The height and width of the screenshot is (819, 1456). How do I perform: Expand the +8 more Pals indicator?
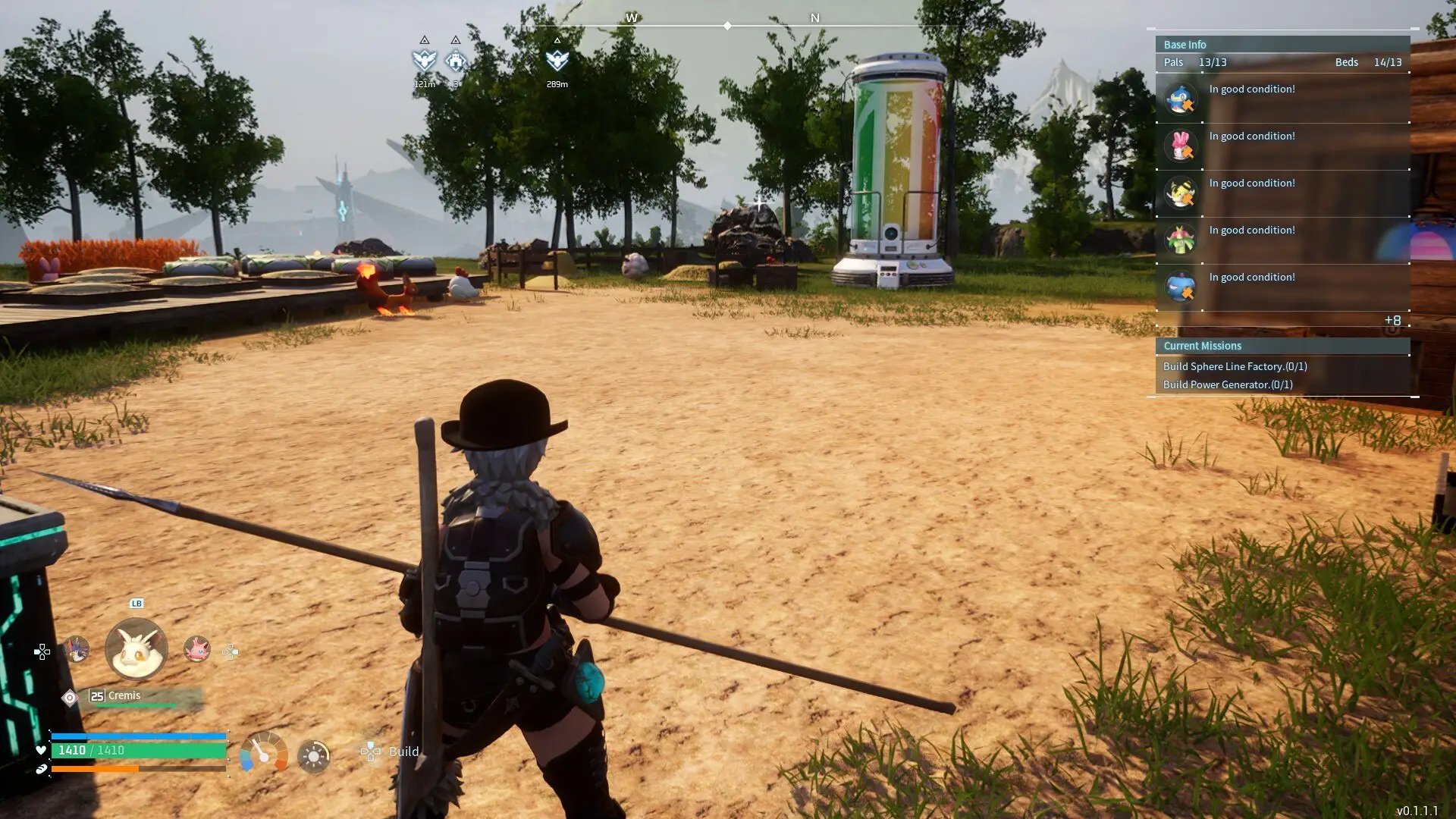tap(1392, 321)
